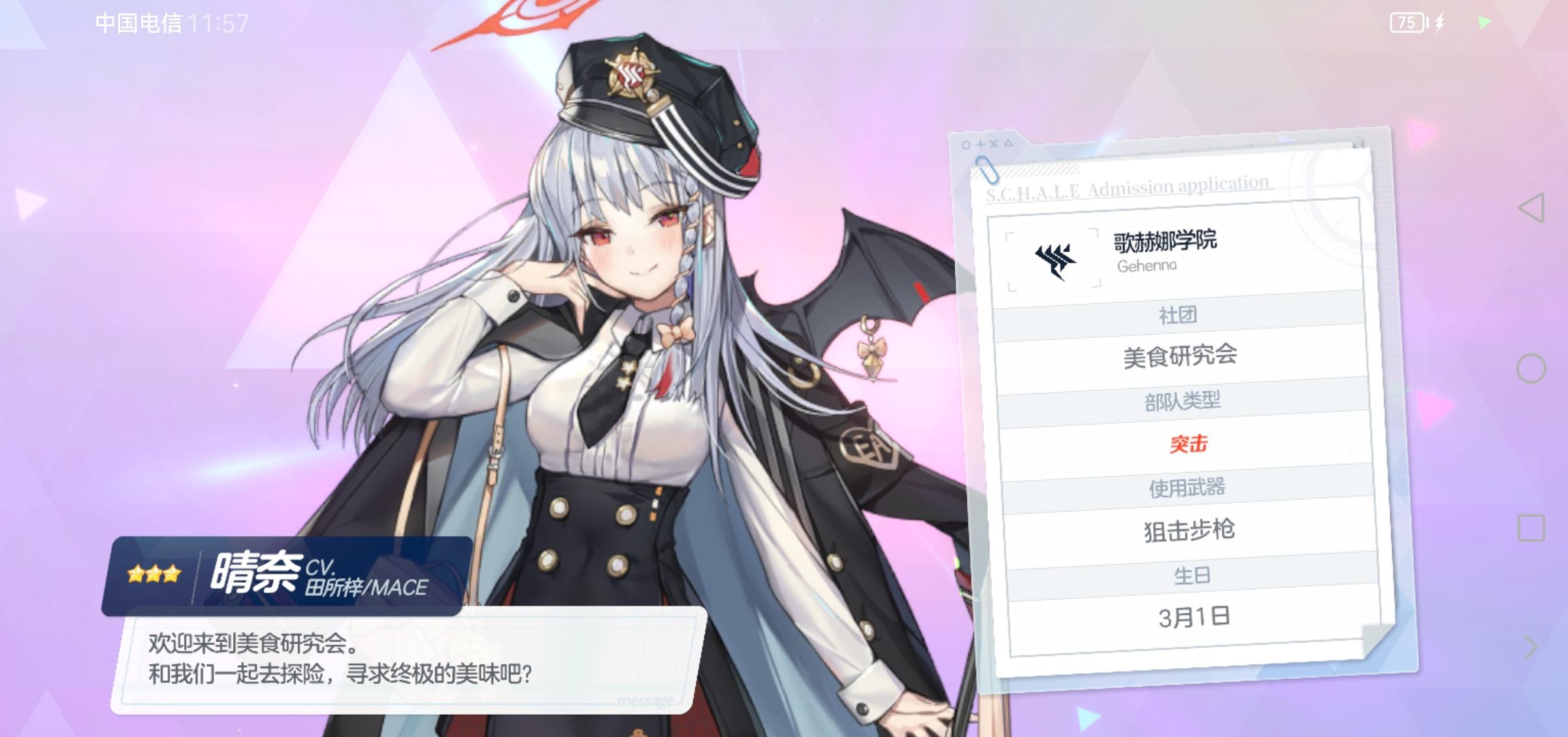Tap the circle symbol atop the application folder
The height and width of the screenshot is (737, 1568).
click(965, 145)
